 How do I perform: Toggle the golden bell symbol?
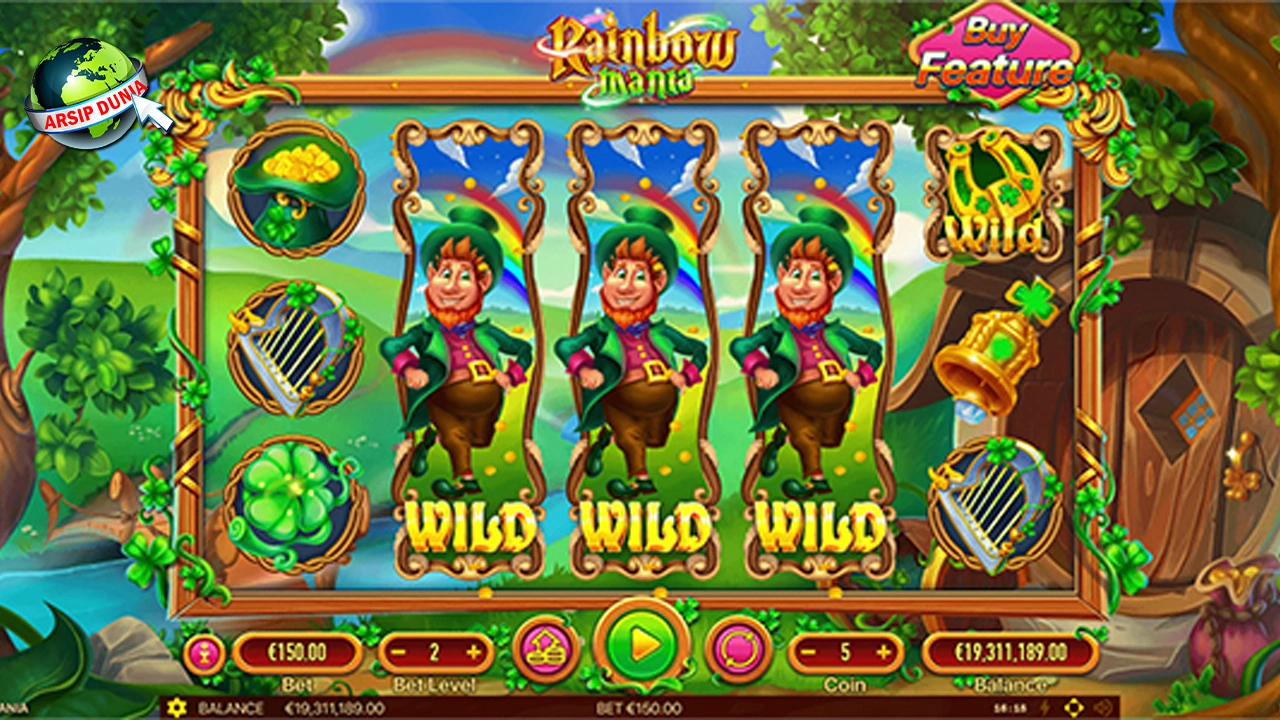990,360
